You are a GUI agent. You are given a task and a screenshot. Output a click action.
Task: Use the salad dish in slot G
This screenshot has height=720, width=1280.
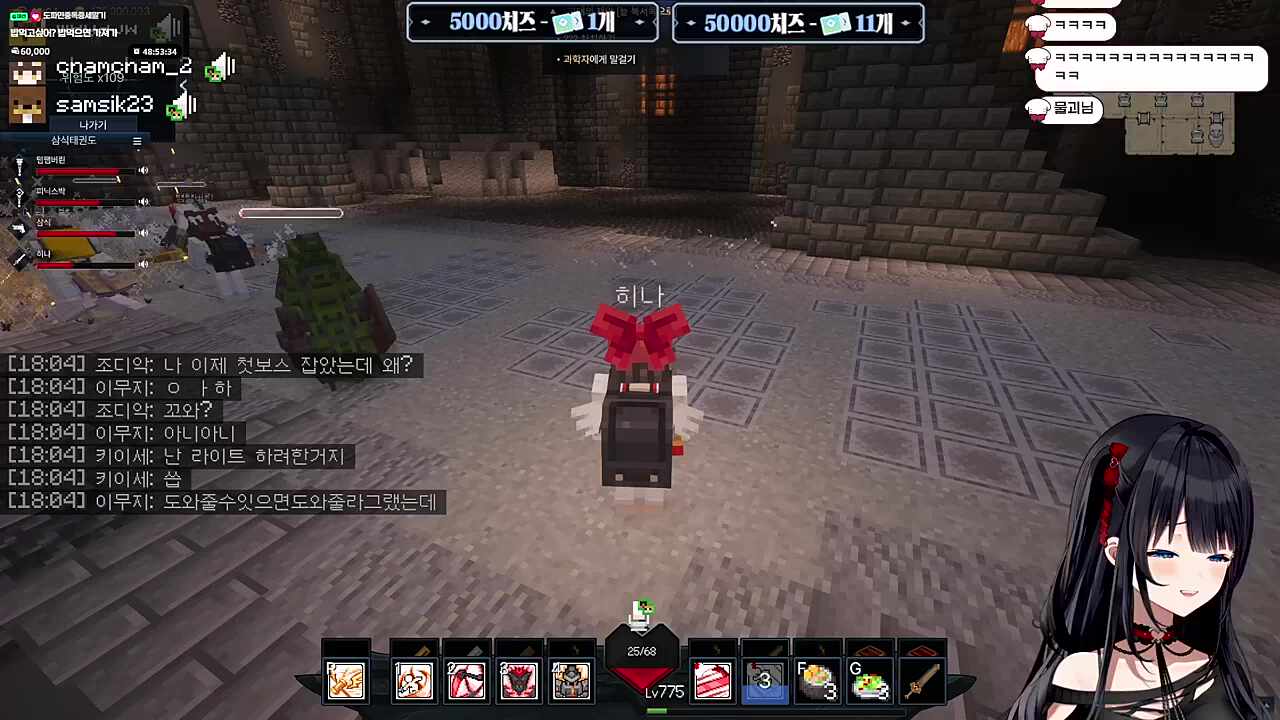pyautogui.click(x=869, y=680)
